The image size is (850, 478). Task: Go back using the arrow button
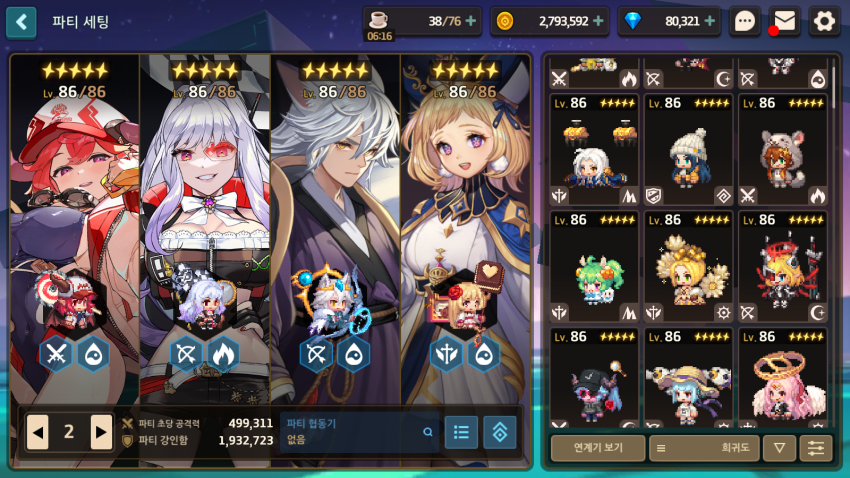21,21
